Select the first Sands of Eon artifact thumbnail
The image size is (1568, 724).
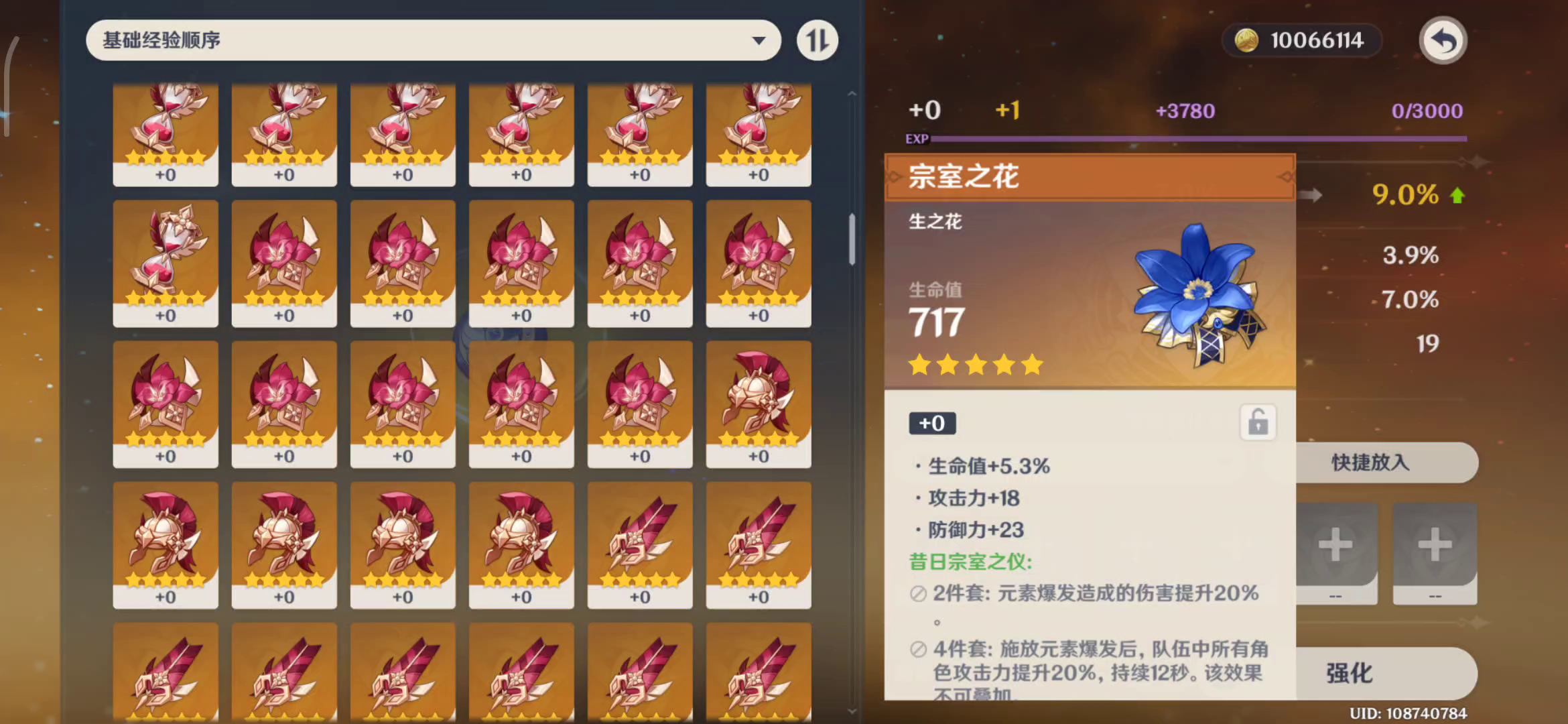click(x=166, y=134)
